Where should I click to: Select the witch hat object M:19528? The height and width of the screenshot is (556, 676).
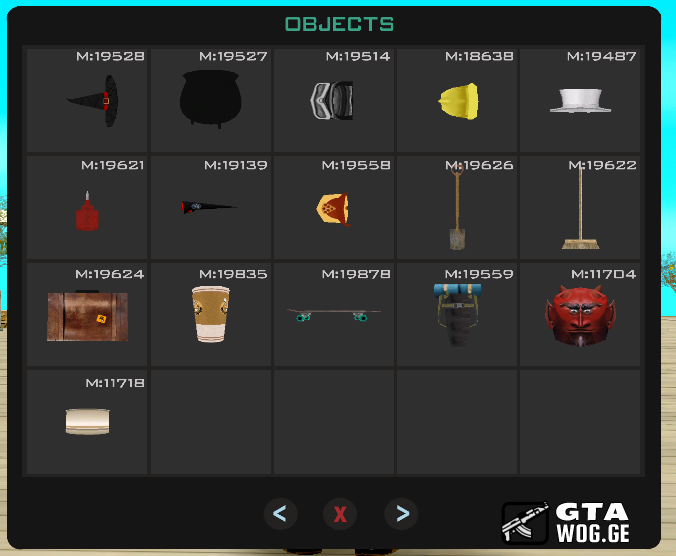(x=87, y=101)
